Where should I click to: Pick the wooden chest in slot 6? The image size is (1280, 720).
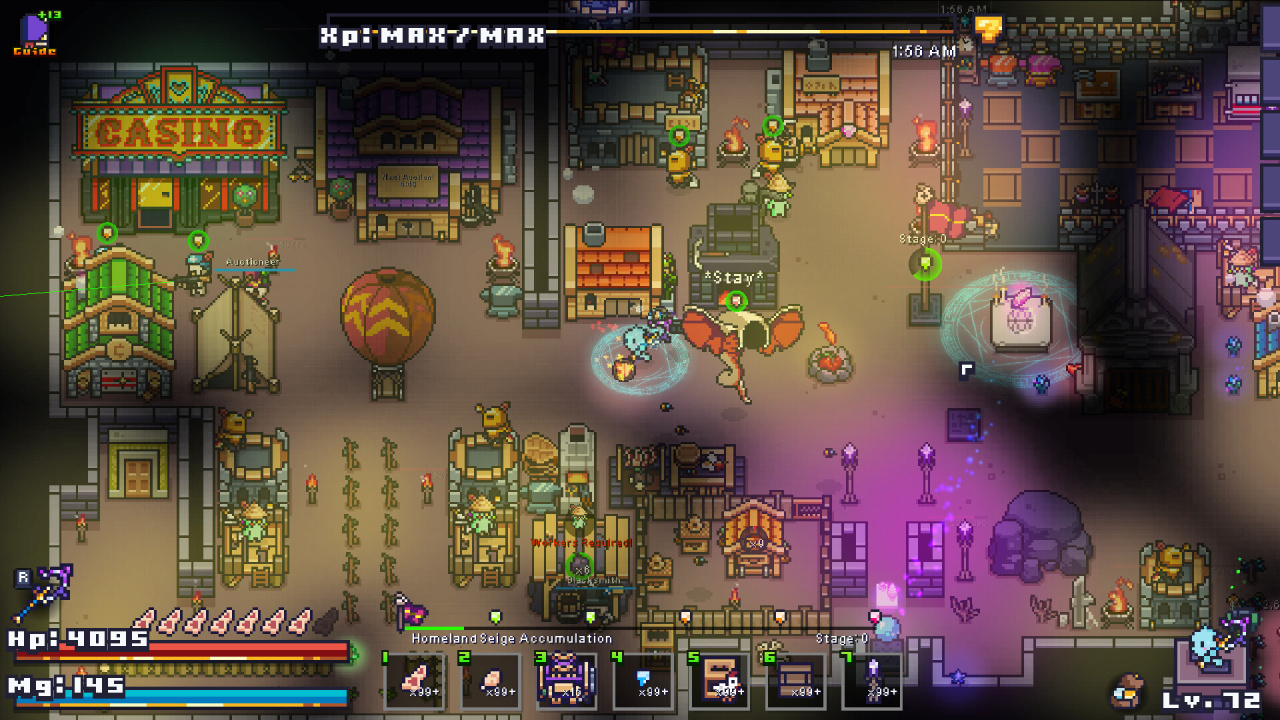tap(796, 681)
